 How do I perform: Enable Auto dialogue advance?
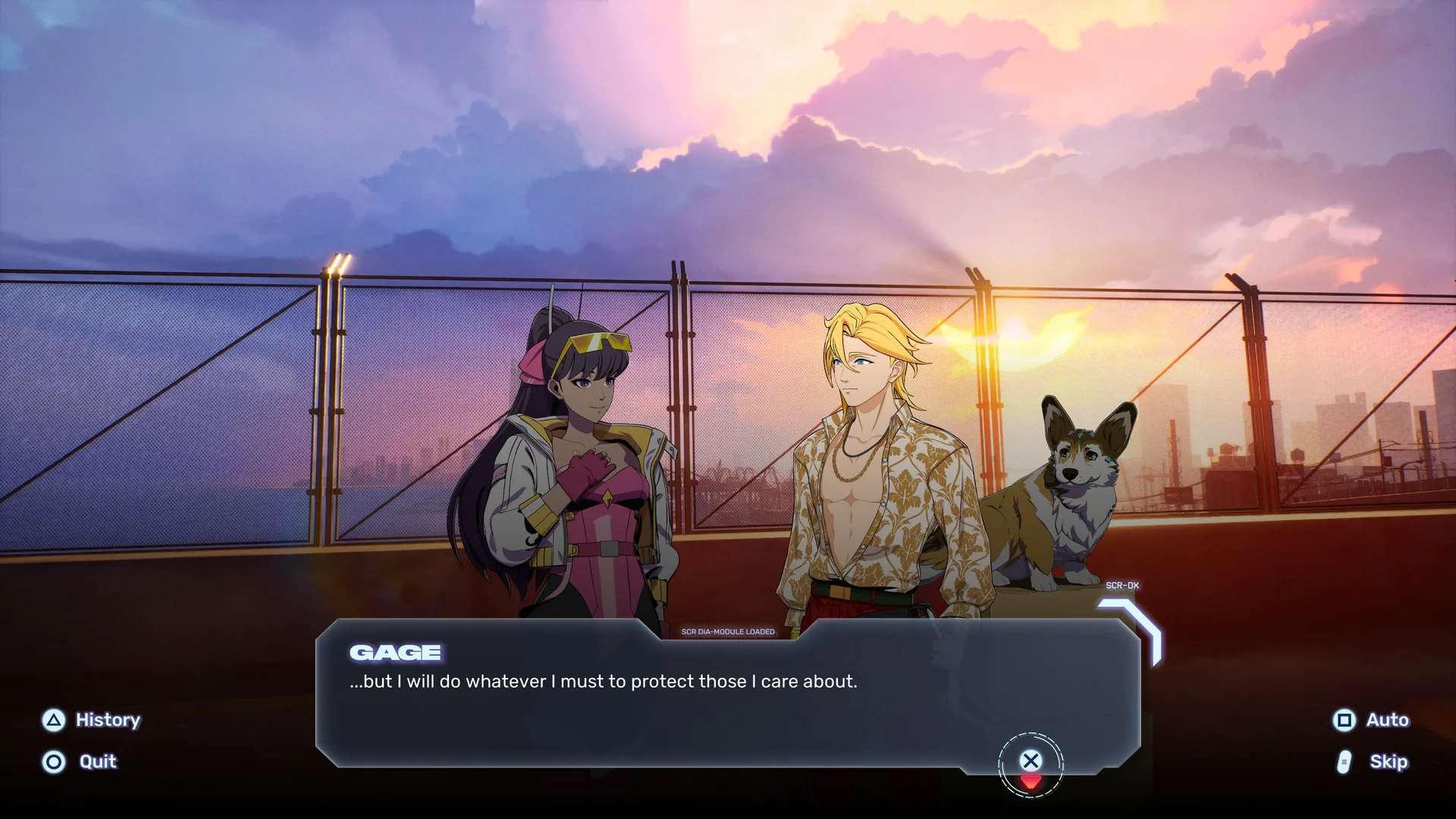tap(1372, 720)
